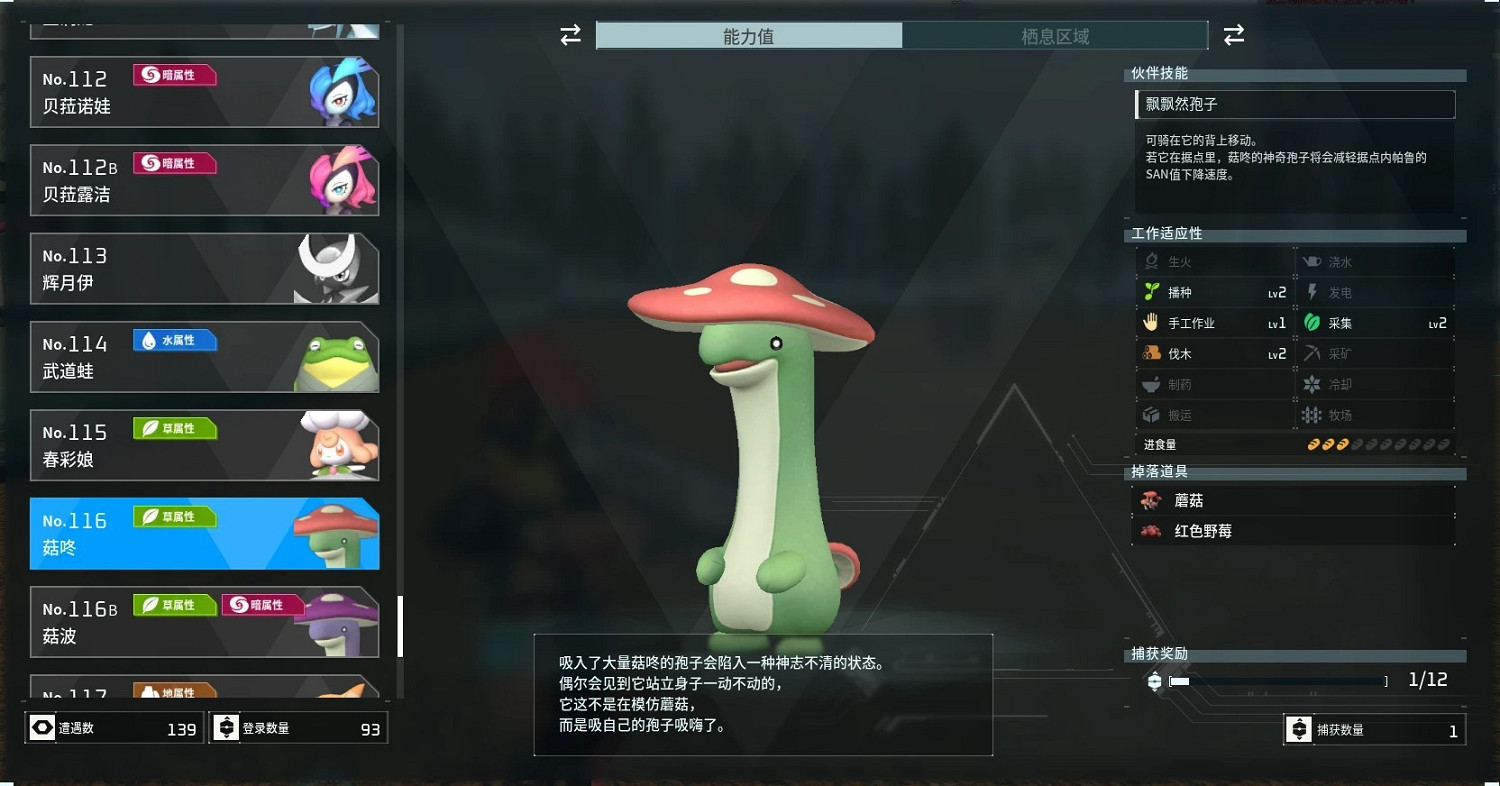Click the 浇水 watering work icon
This screenshot has height=786, width=1500.
pos(1315,261)
